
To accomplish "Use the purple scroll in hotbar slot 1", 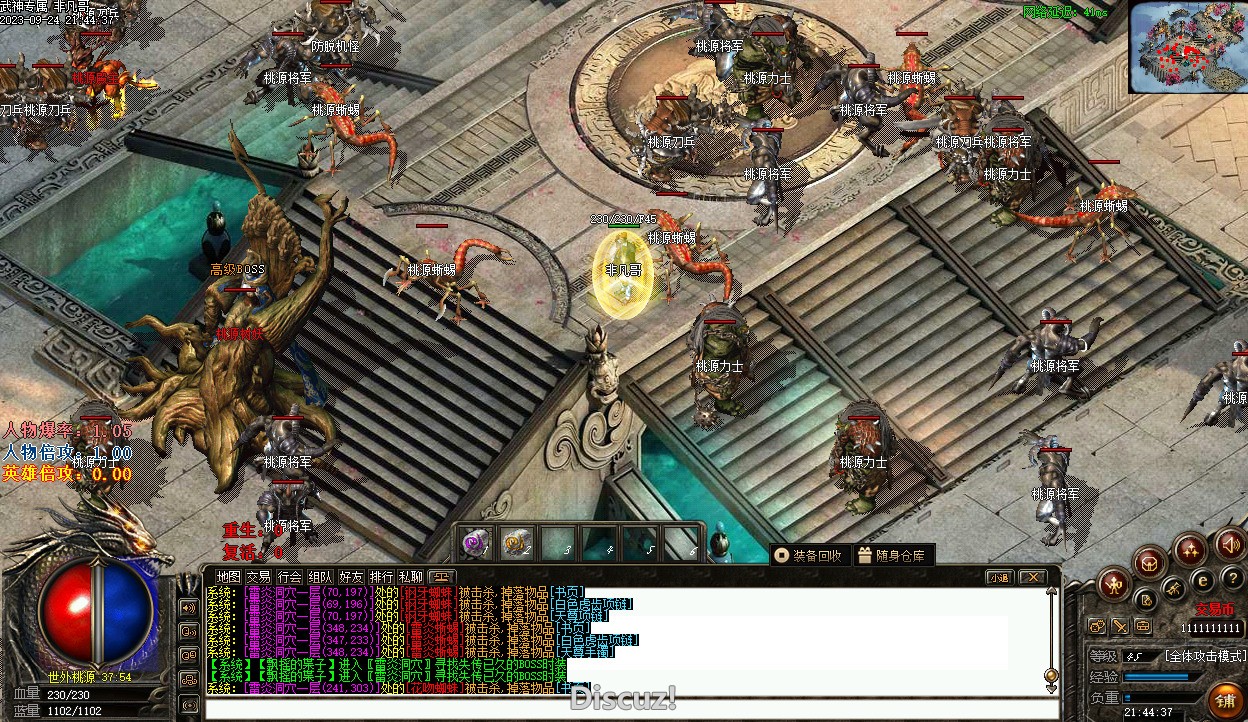I will (x=476, y=543).
